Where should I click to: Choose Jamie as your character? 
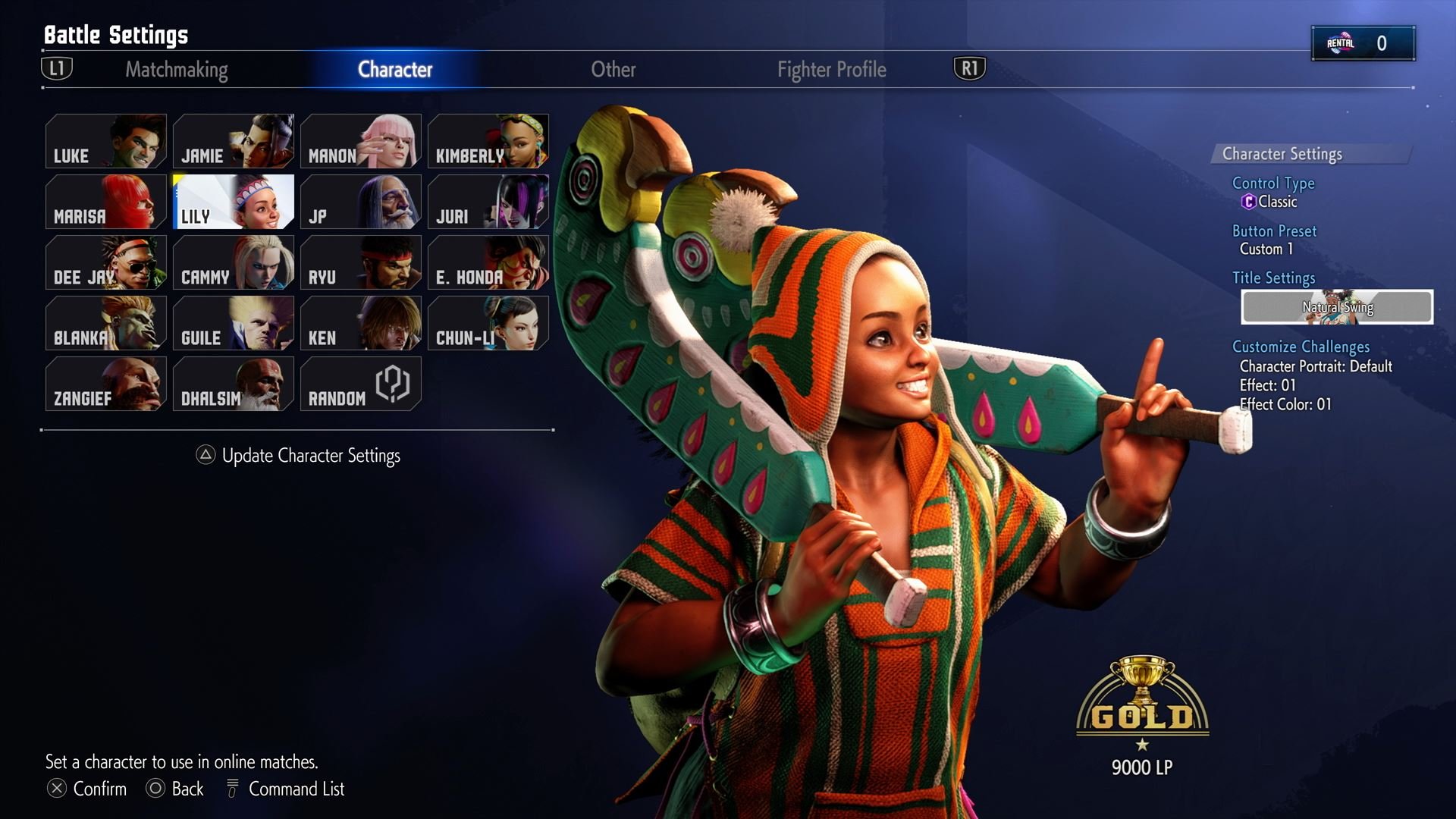[234, 141]
